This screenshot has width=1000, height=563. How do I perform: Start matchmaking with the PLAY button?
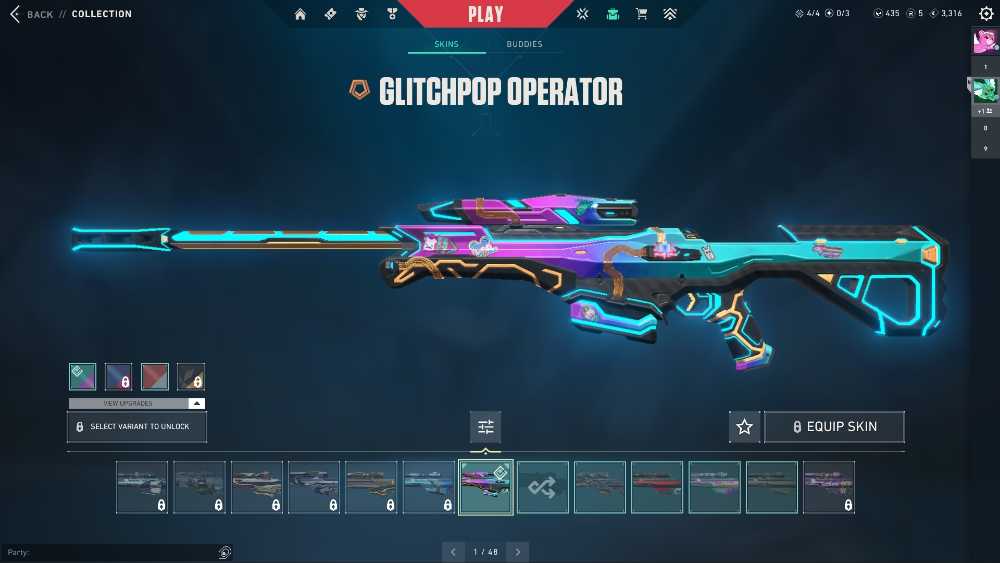[x=485, y=14]
